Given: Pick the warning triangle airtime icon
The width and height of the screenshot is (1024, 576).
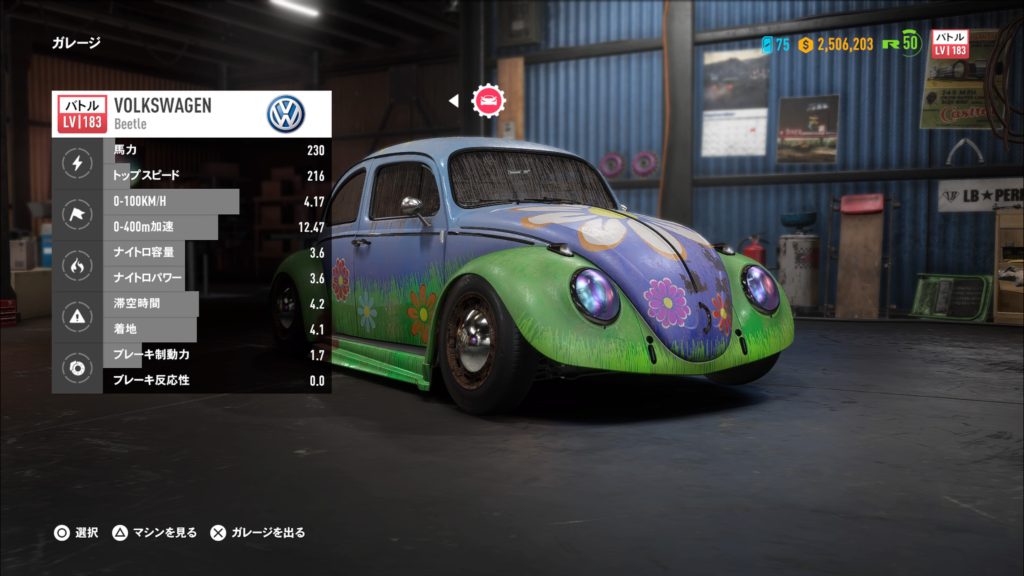Looking at the screenshot, I should pyautogui.click(x=77, y=317).
